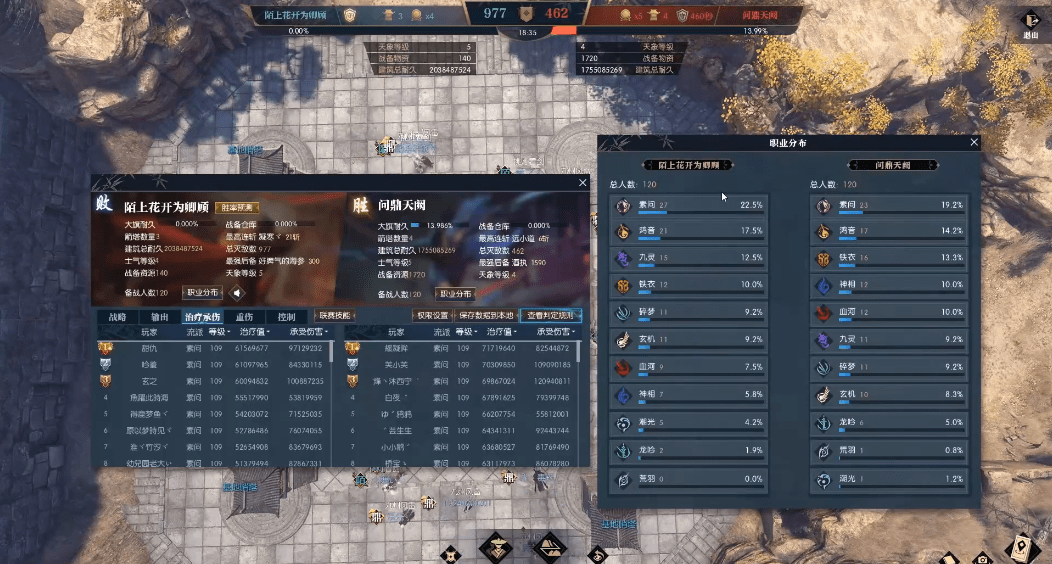Select the 素问 27 class row
1052x564 pixels.
click(x=690, y=206)
